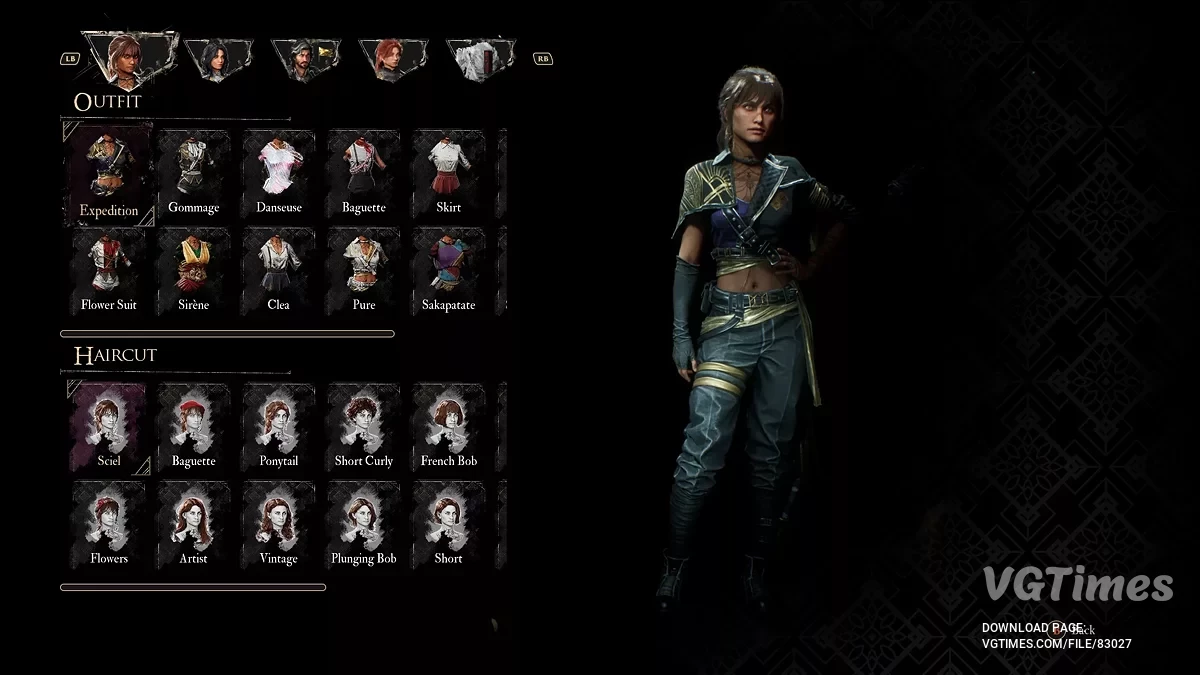Pick the Sakapatate outfit
Image resolution: width=1200 pixels, height=675 pixels.
coord(448,269)
